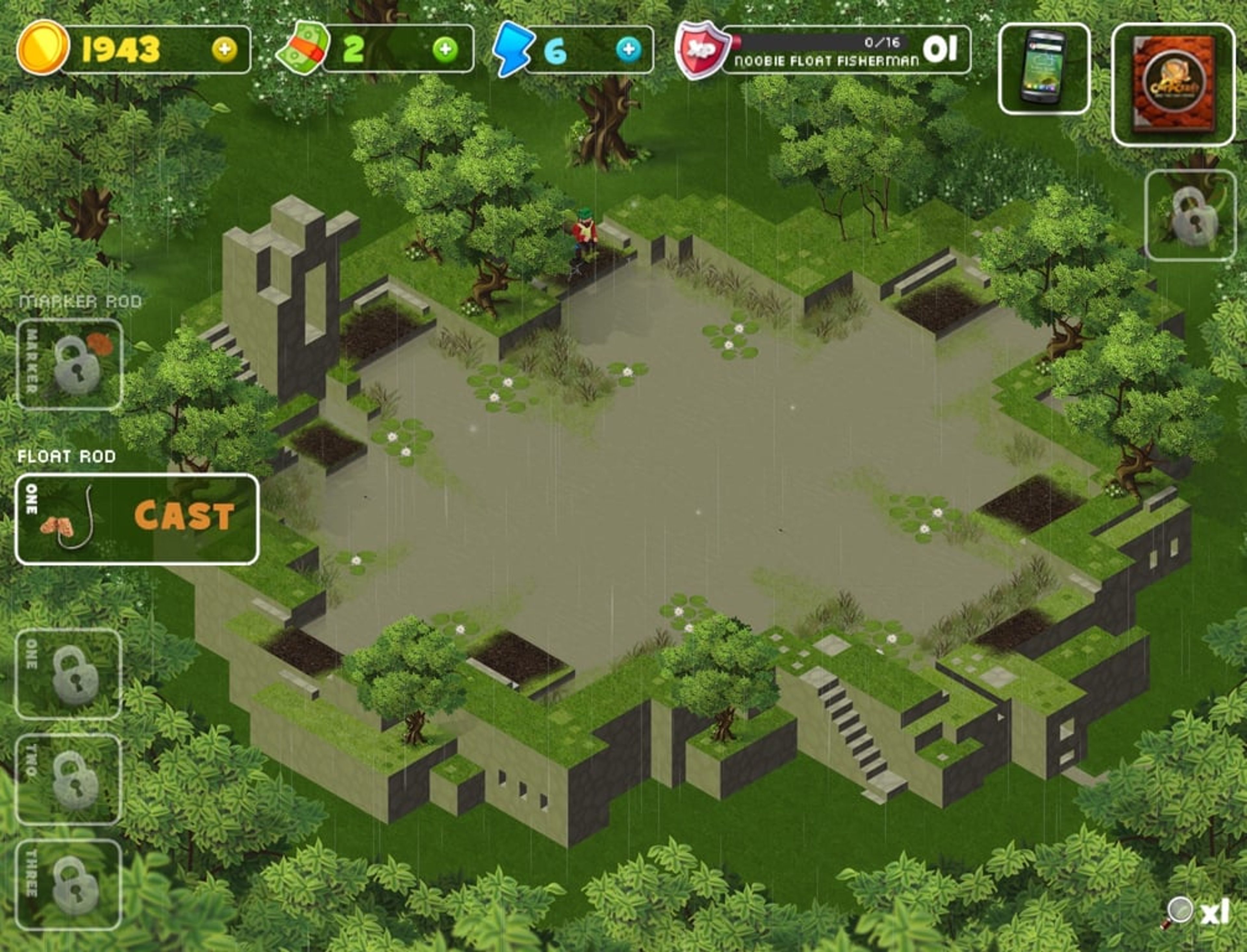
Task: Open the smartphone menu
Action: point(1043,69)
